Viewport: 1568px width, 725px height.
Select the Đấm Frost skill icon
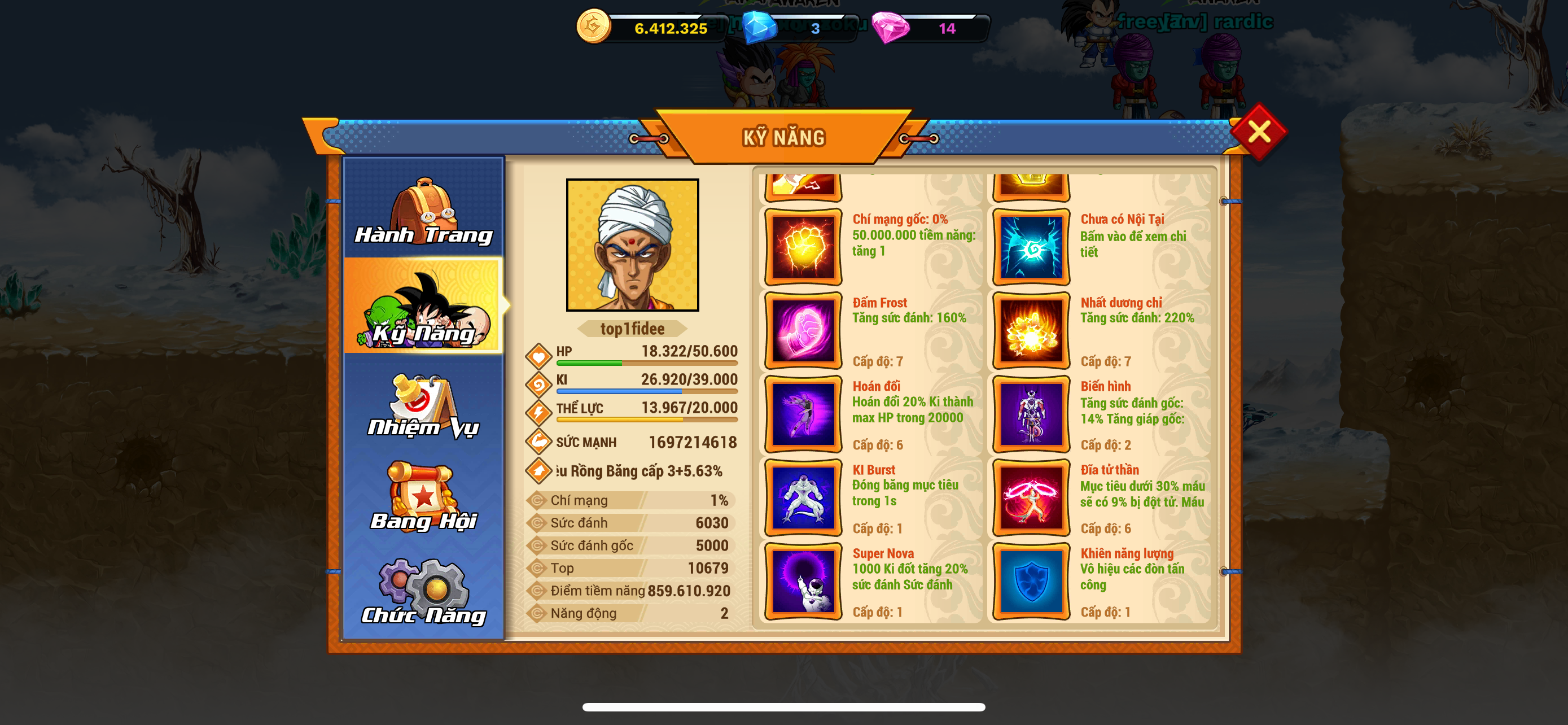[803, 330]
